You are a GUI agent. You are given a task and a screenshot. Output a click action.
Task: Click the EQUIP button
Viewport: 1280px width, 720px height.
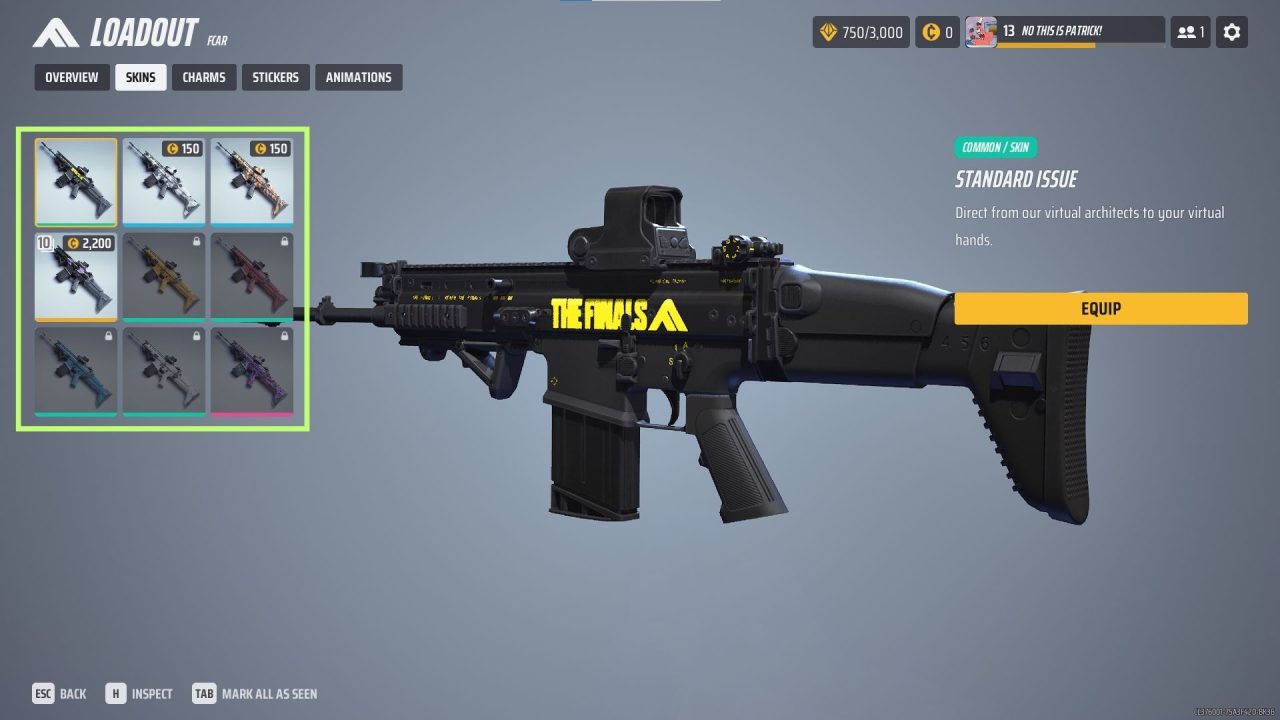[x=1100, y=308]
